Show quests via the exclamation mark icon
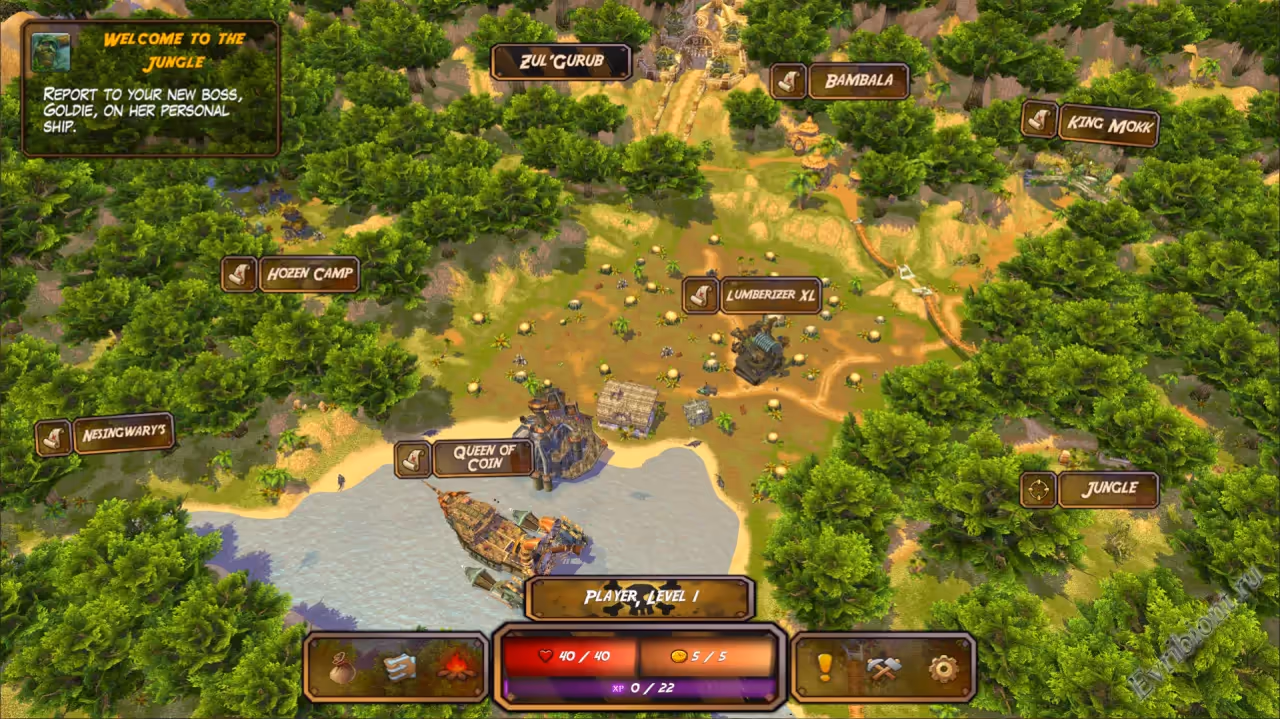Image resolution: width=1280 pixels, height=719 pixels. pos(825,667)
